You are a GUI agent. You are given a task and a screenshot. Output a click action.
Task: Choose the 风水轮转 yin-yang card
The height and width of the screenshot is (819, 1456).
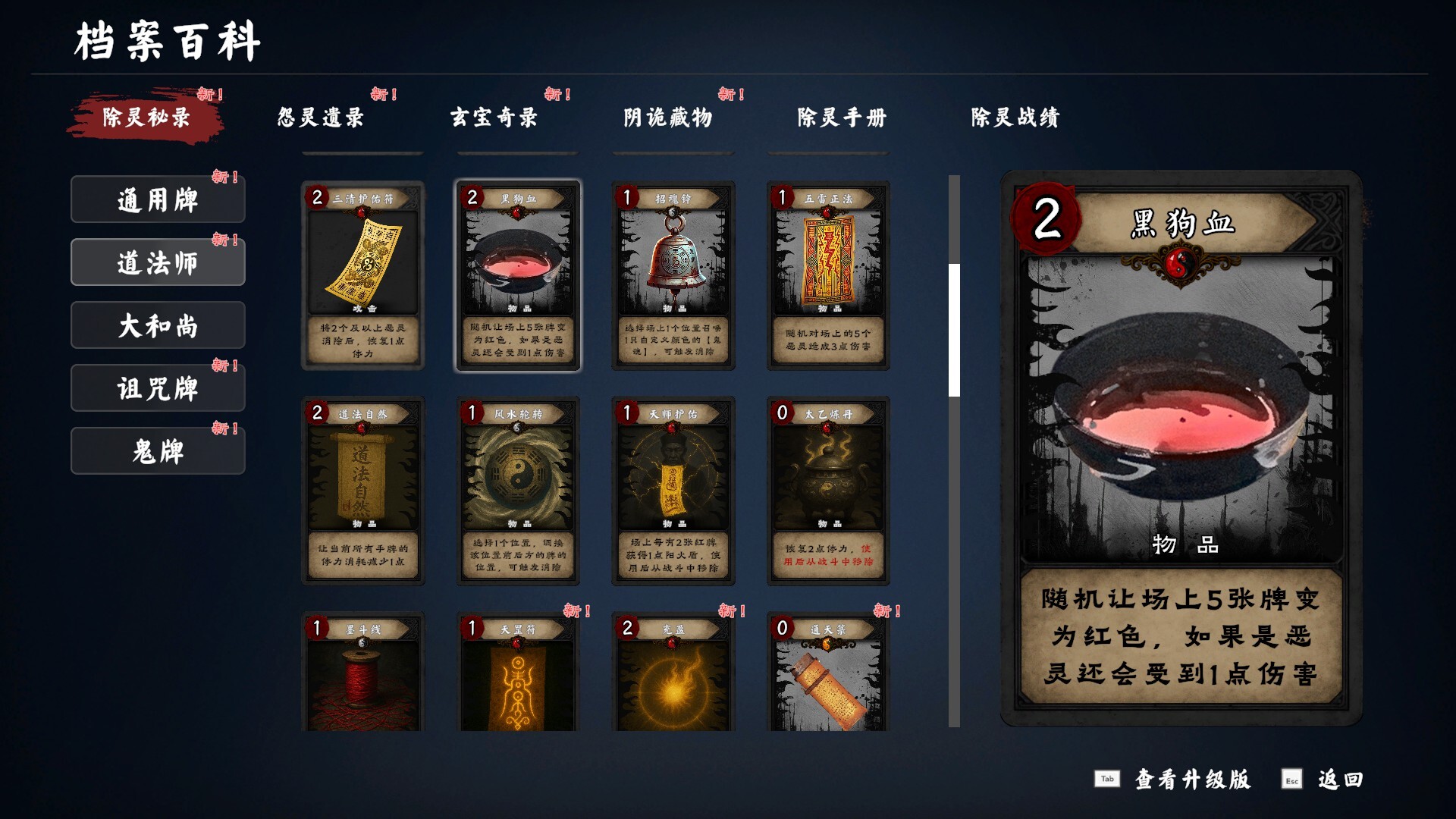pos(518,491)
